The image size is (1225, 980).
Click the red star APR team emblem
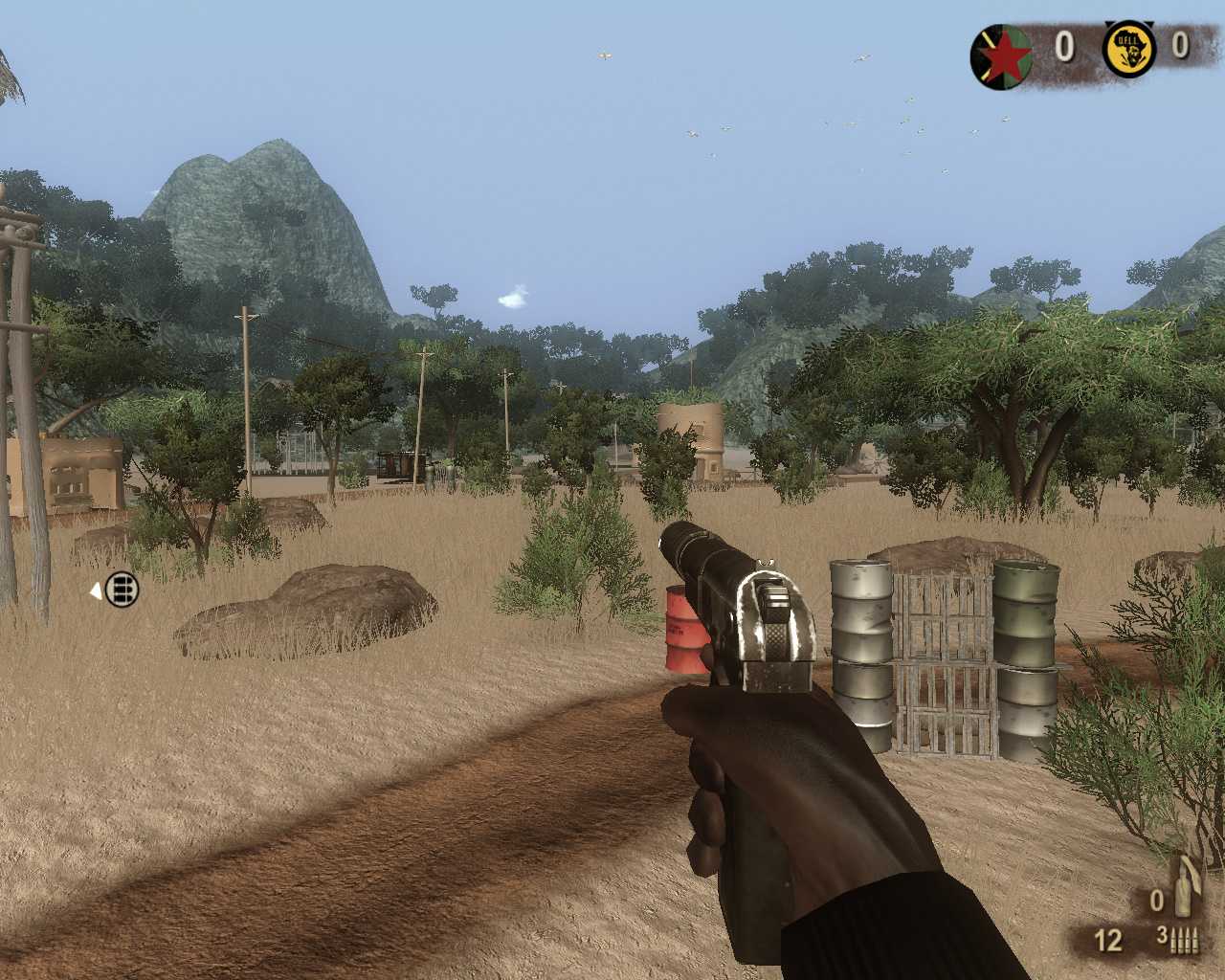point(1001,56)
